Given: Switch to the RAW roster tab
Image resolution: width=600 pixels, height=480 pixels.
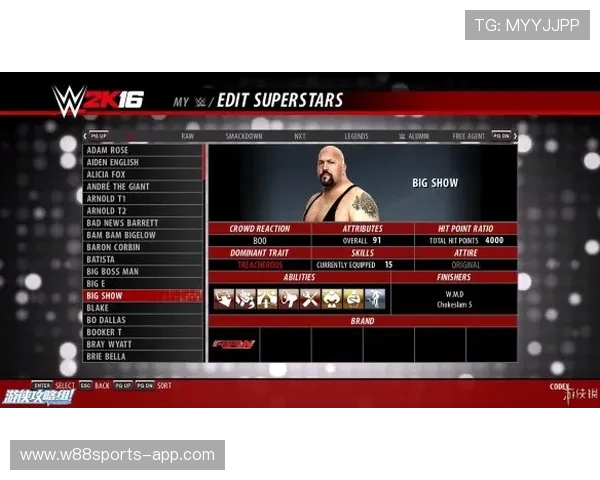Looking at the screenshot, I should [x=188, y=136].
